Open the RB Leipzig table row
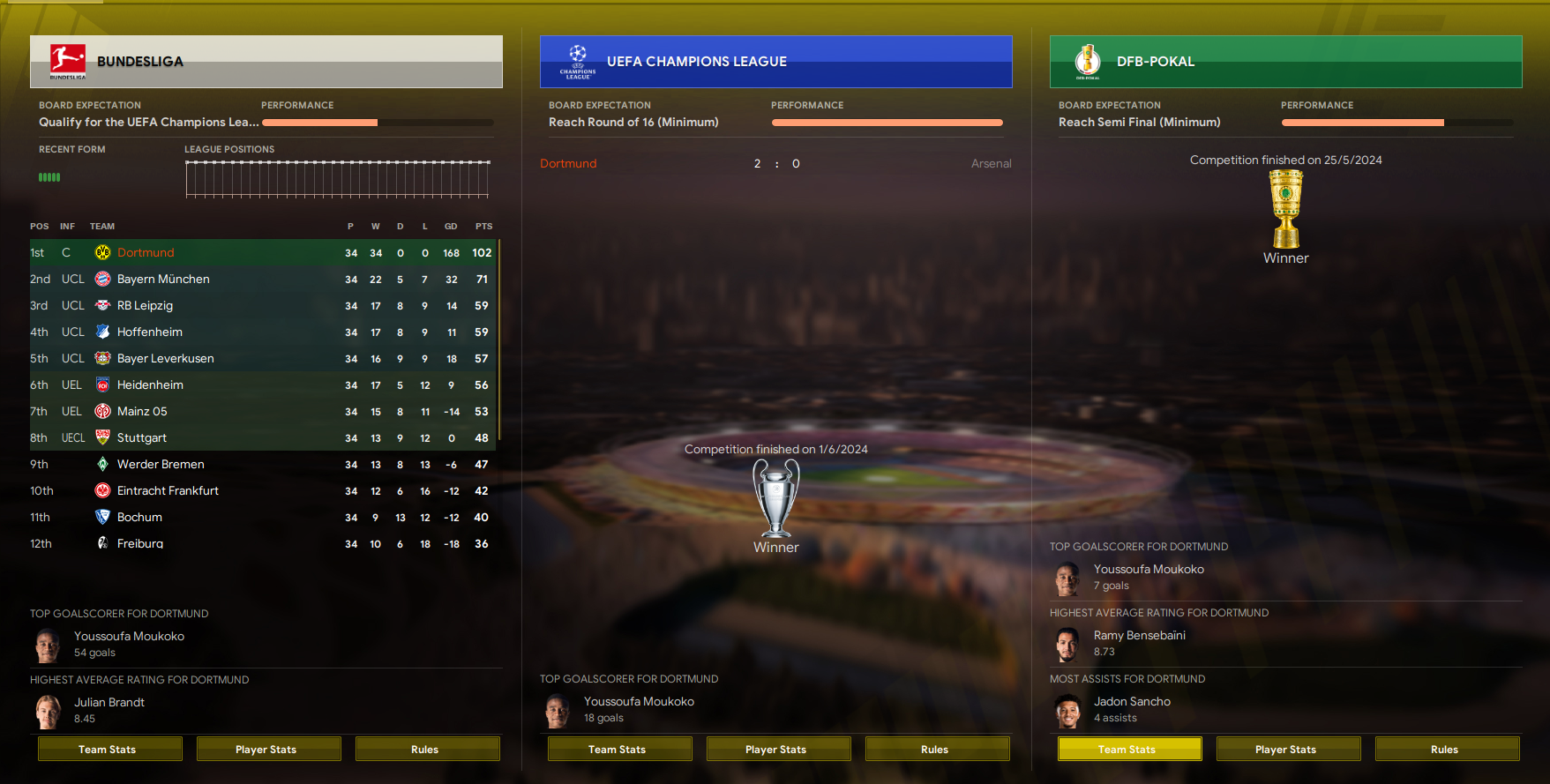Image resolution: width=1550 pixels, height=784 pixels. click(x=145, y=305)
